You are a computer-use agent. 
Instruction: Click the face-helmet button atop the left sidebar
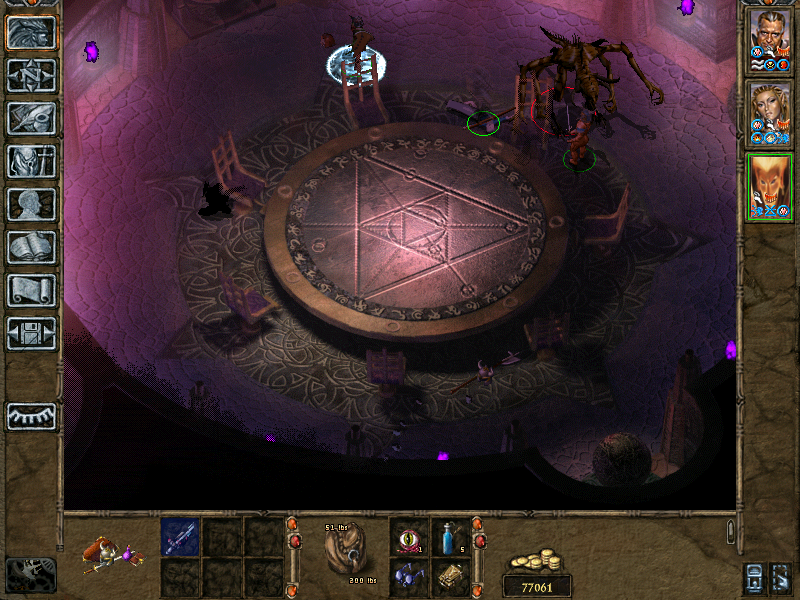pos(32,33)
